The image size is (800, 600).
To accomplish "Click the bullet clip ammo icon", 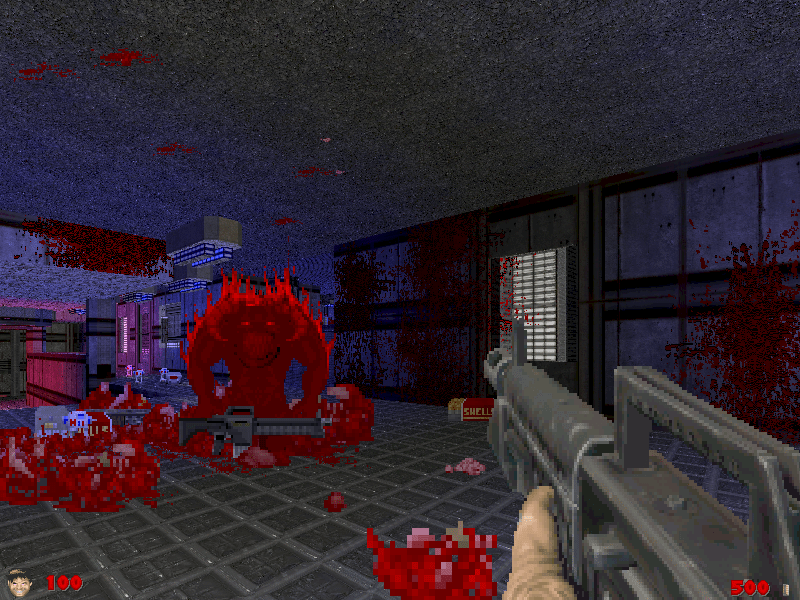I will 786,588.
